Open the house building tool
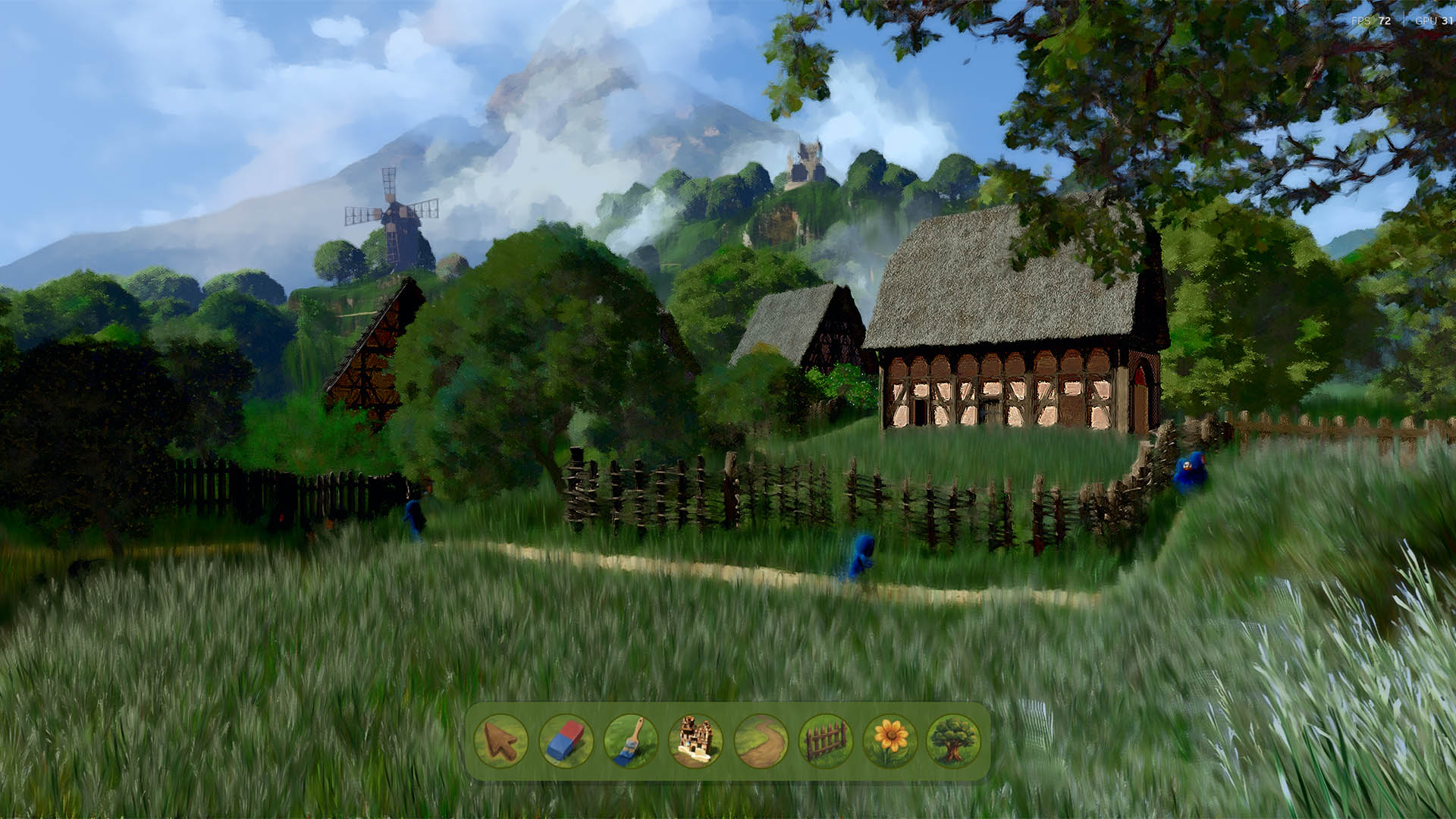The width and height of the screenshot is (1456, 819). [695, 741]
